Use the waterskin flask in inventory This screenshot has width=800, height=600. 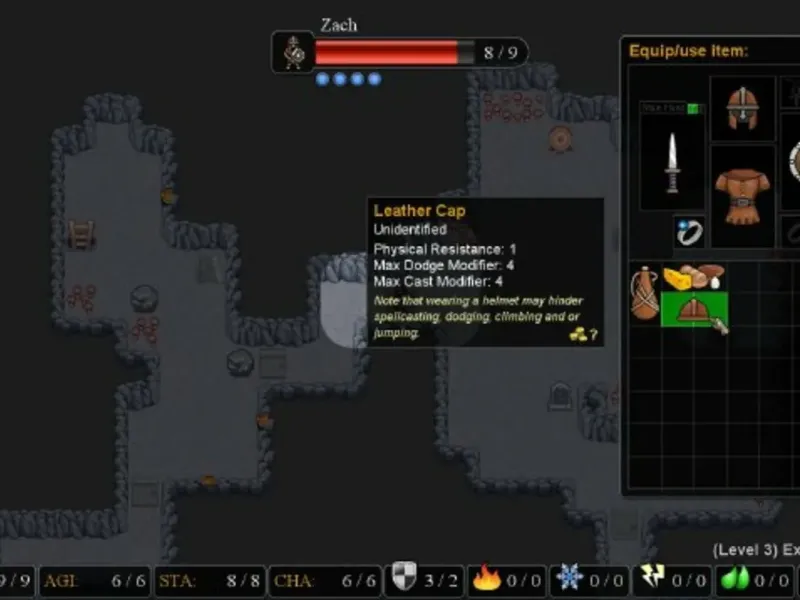pos(645,292)
